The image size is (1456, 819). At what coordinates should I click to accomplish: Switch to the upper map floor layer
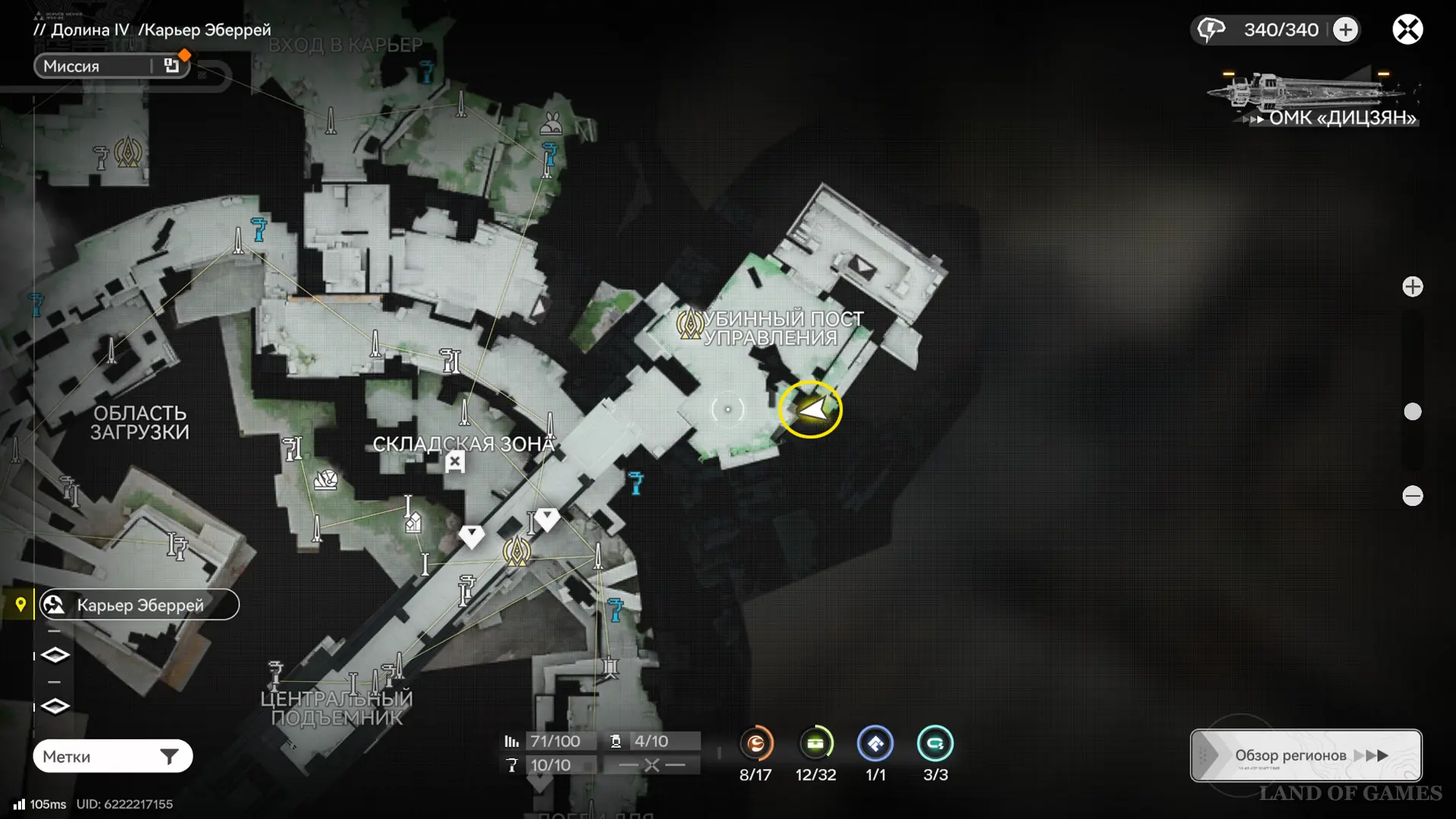tap(55, 654)
